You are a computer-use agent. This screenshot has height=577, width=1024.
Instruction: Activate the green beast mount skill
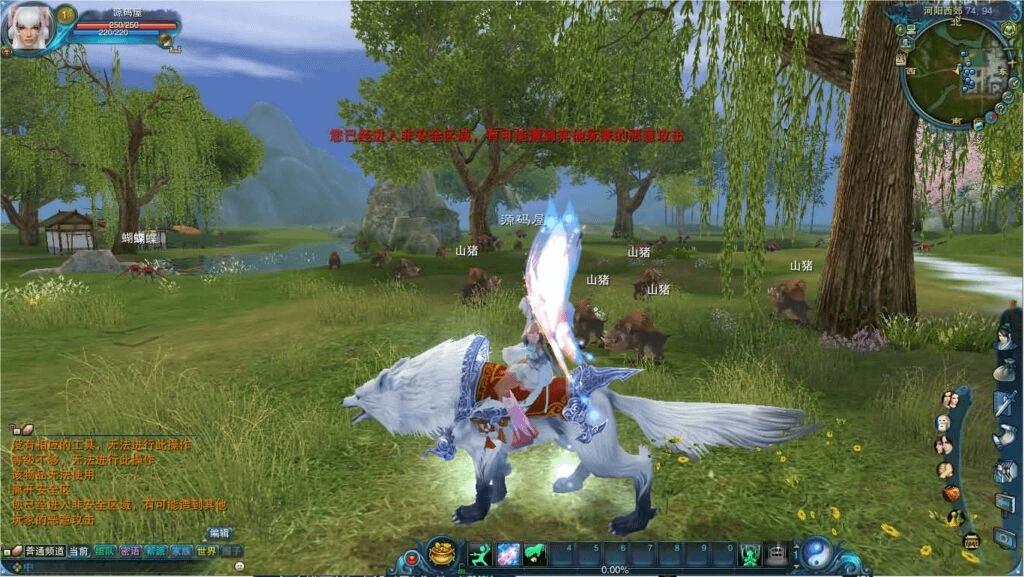[x=535, y=554]
